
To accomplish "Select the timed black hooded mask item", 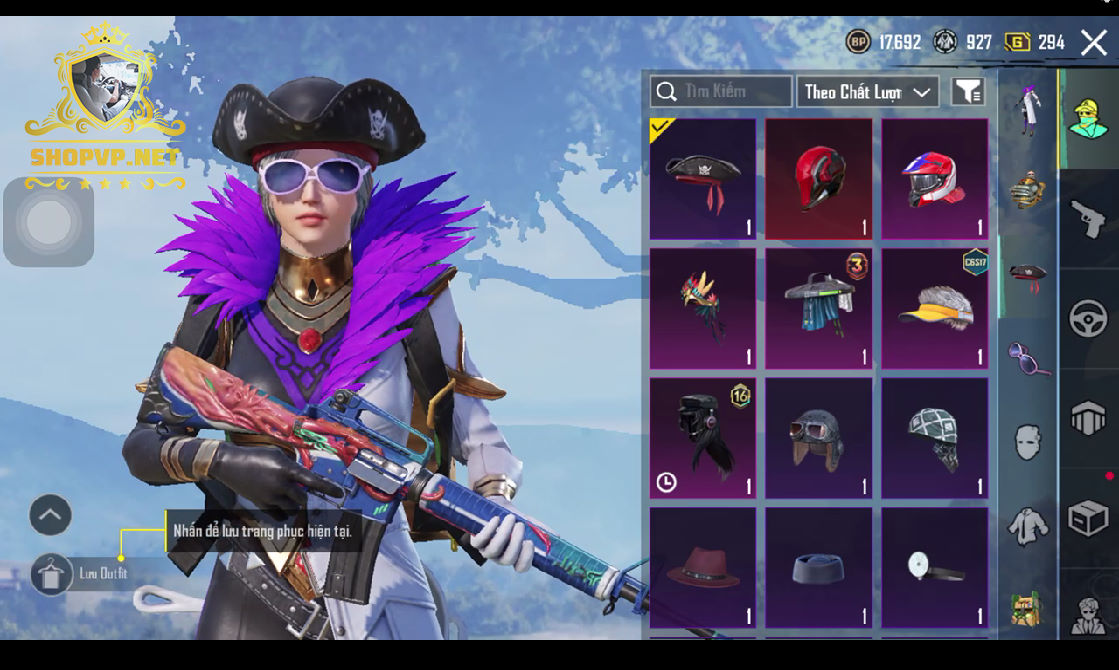I will (x=703, y=438).
